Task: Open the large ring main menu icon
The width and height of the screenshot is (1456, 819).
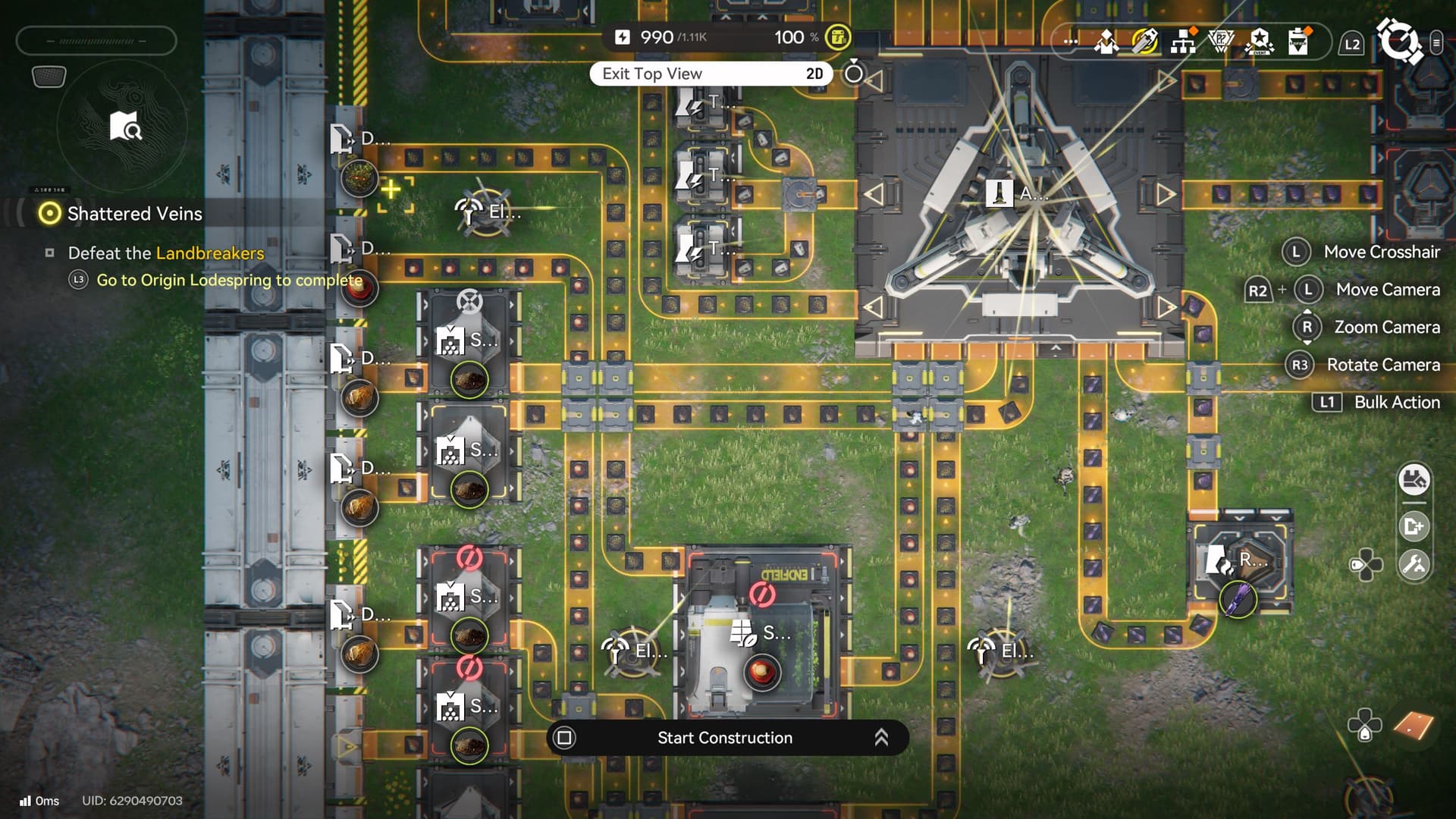Action: pos(1399,42)
